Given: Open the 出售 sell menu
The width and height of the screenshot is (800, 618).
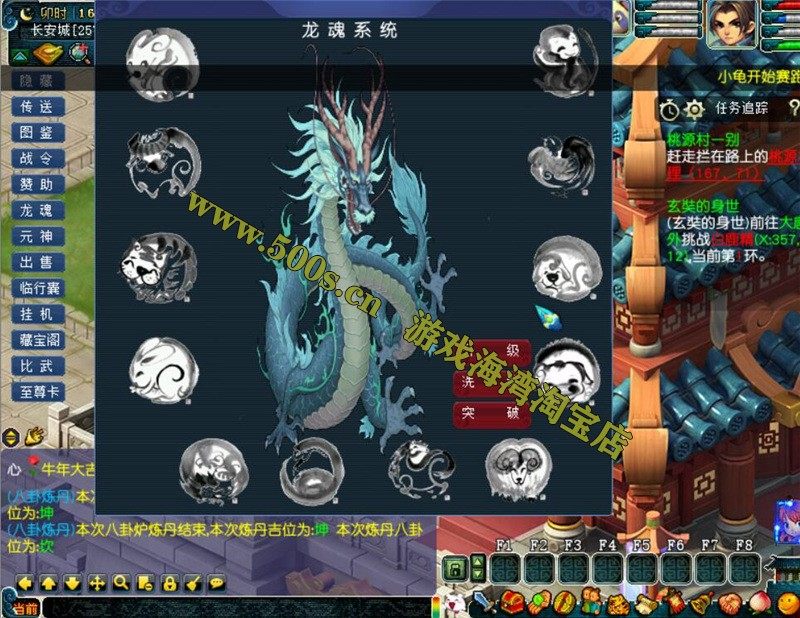Looking at the screenshot, I should tap(37, 262).
